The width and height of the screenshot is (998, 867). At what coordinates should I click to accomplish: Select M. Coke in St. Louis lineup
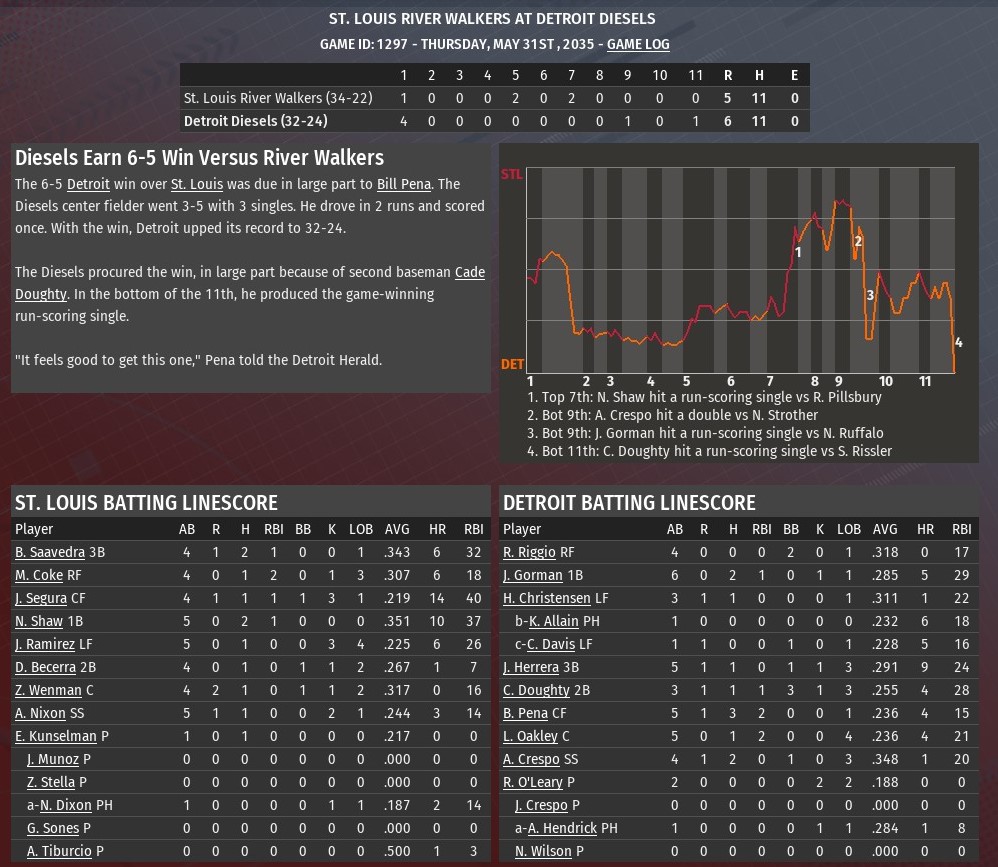[39, 575]
